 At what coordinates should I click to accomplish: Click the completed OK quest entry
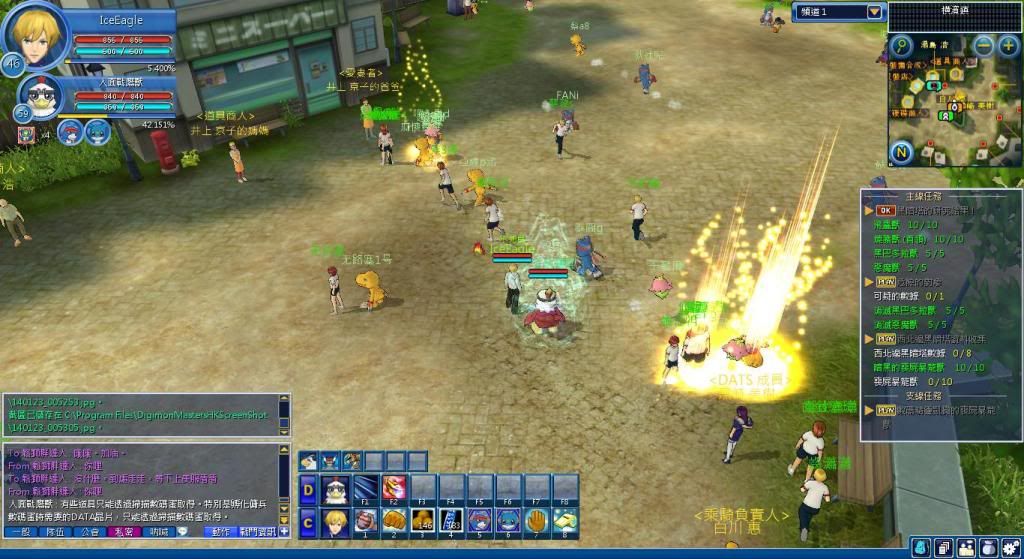click(x=884, y=211)
